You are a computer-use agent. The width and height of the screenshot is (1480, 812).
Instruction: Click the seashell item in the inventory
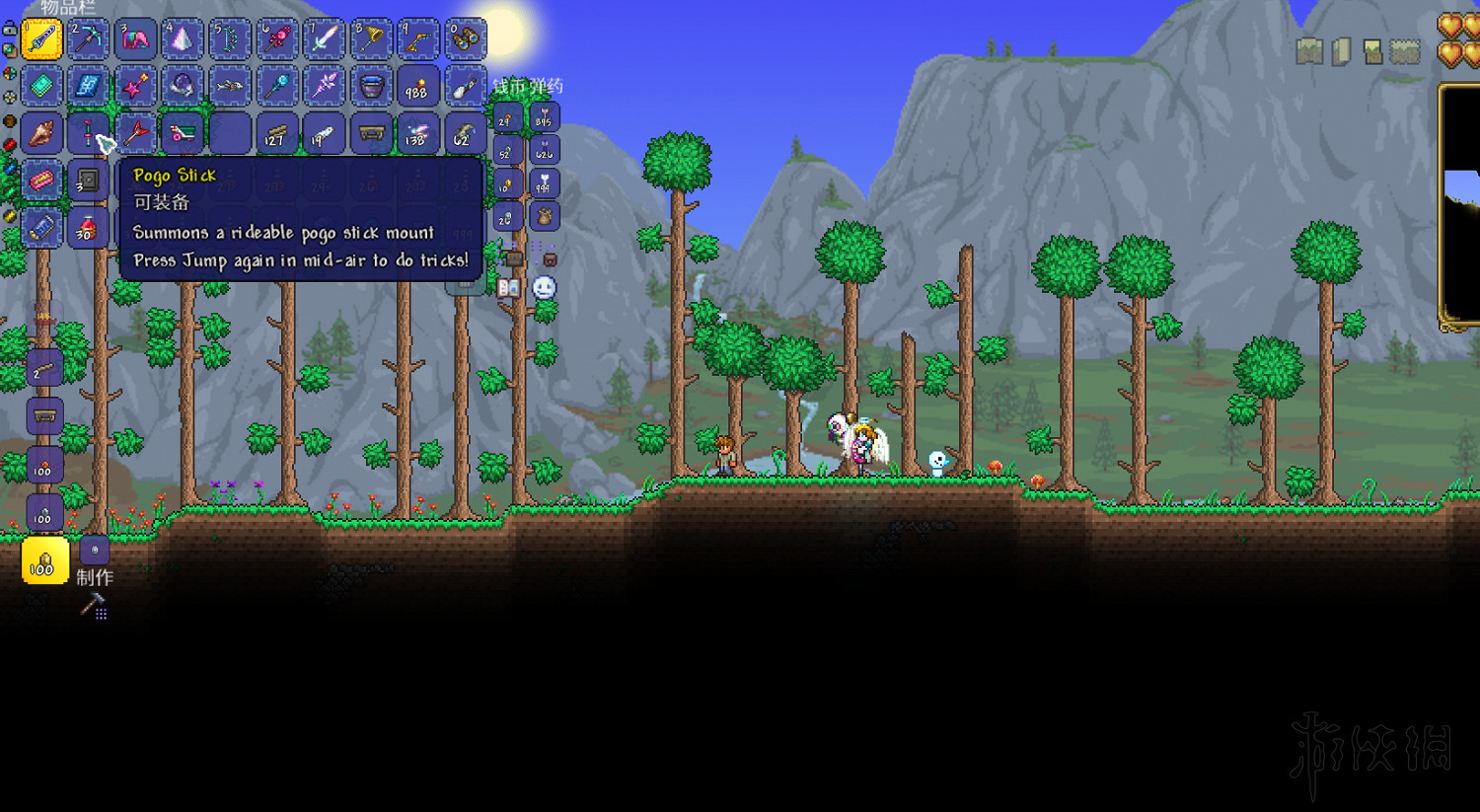41,133
